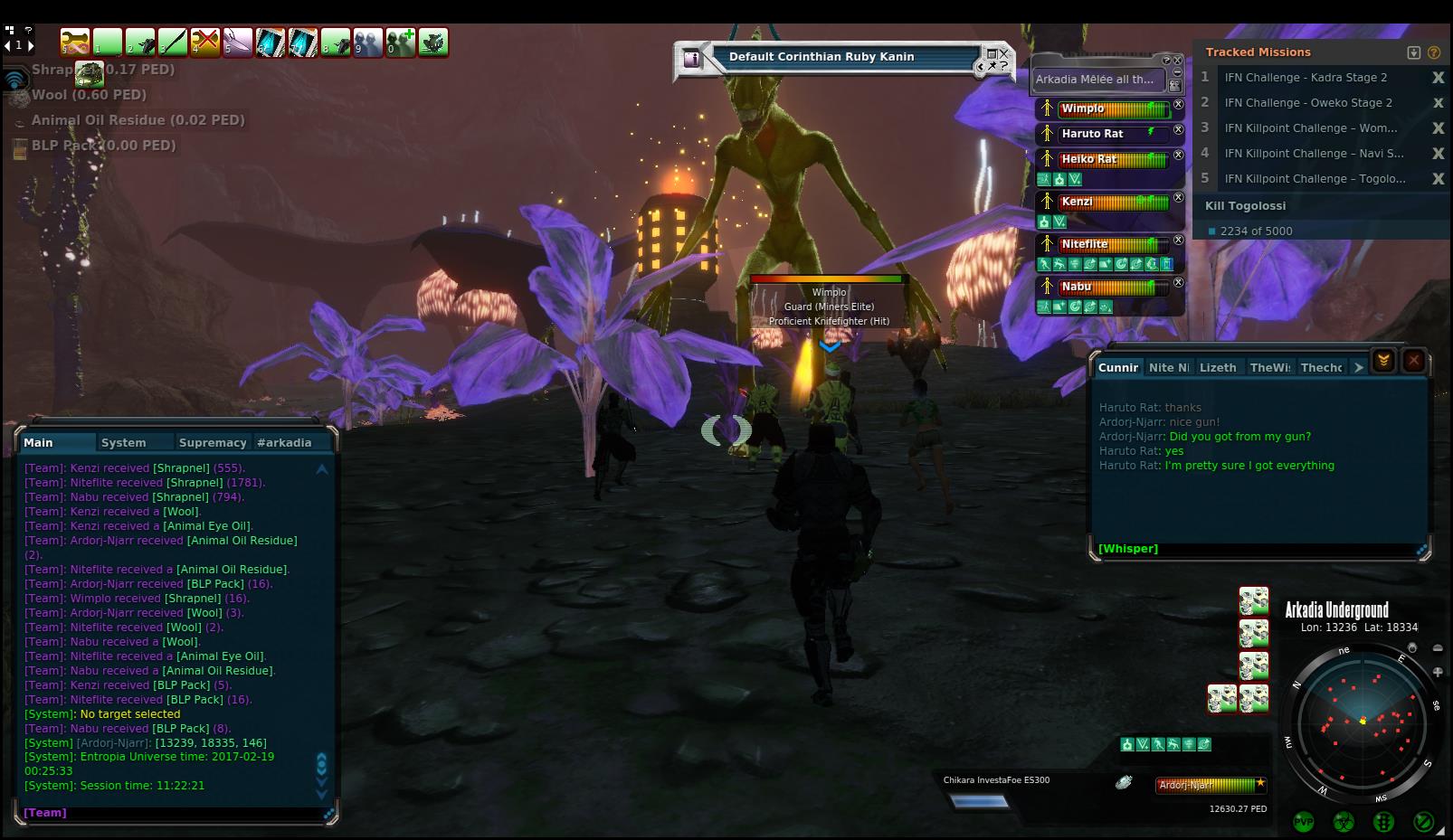The height and width of the screenshot is (840, 1453).
Task: Switch to the System chat tab
Action: [x=124, y=442]
